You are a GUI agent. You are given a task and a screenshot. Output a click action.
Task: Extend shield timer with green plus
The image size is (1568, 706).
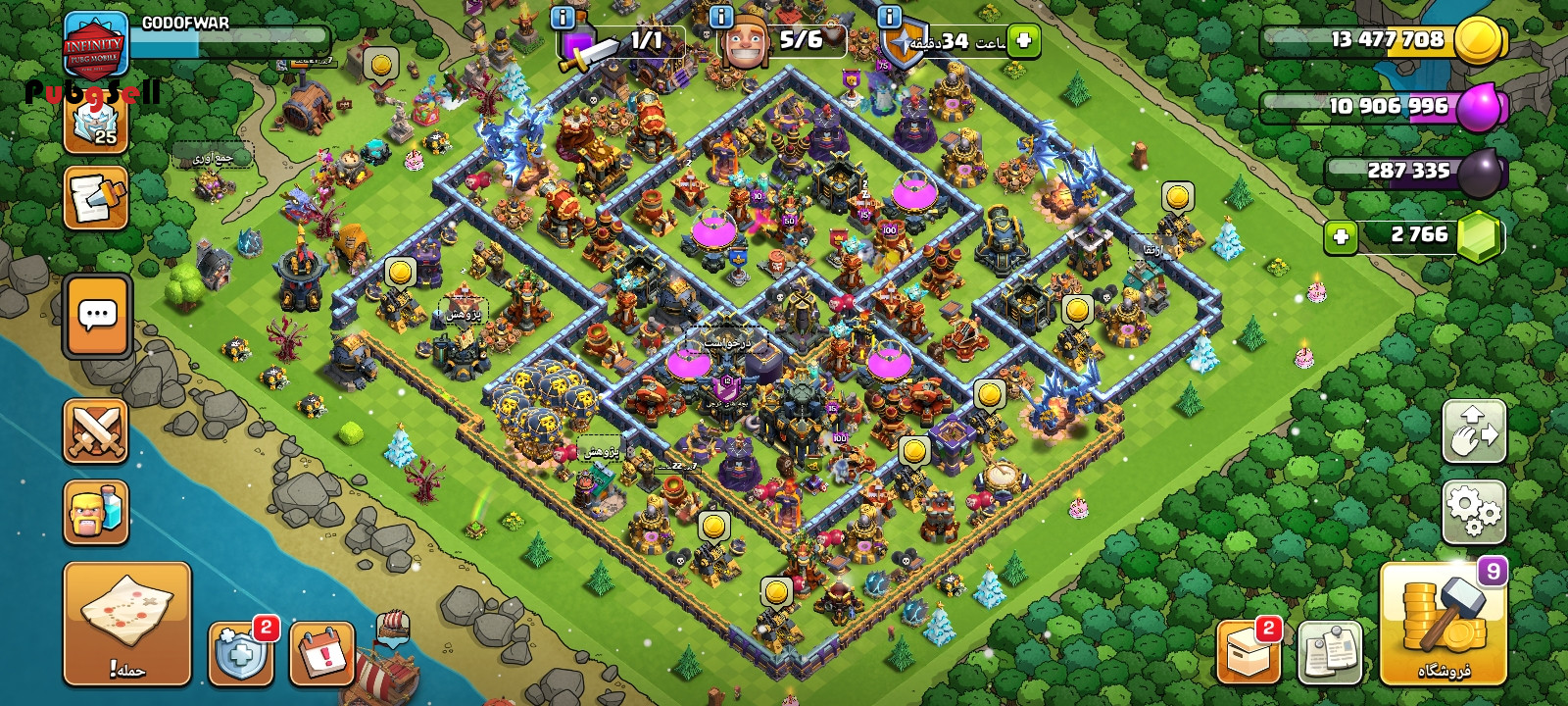pyautogui.click(x=1023, y=41)
